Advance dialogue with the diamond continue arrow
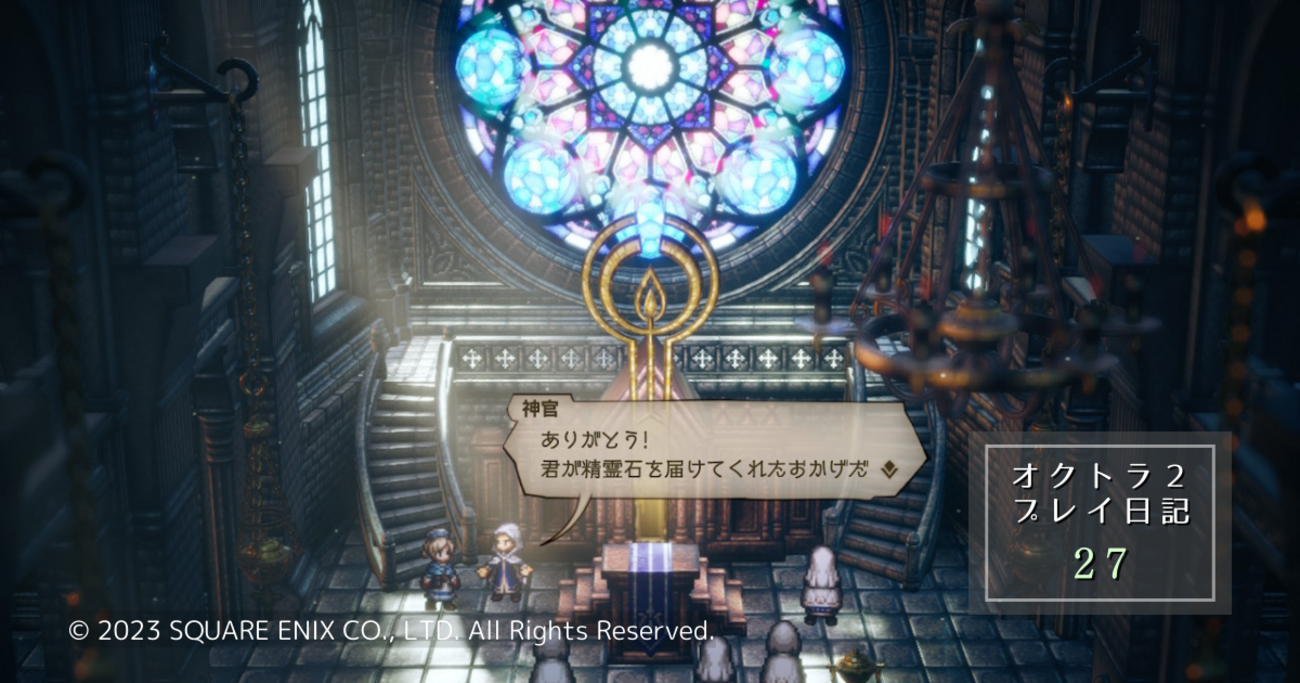 pos(888,467)
